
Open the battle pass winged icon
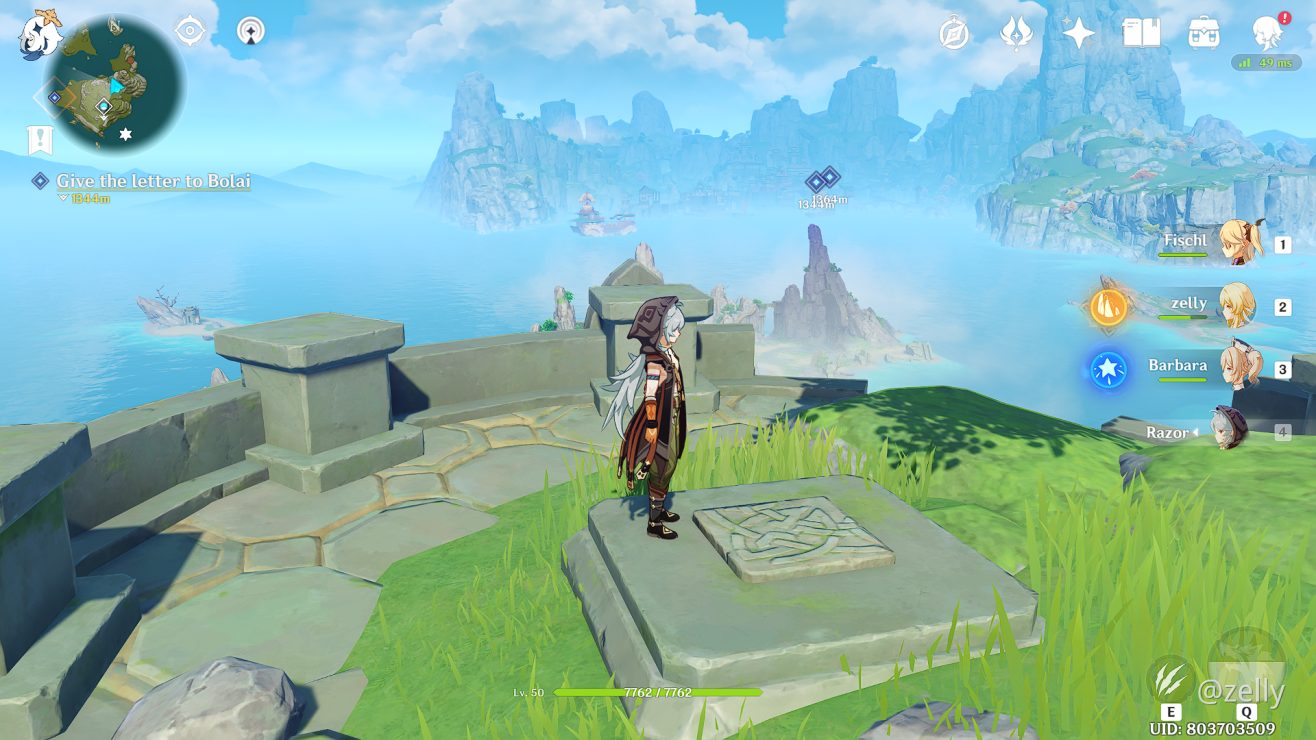coord(1016,33)
